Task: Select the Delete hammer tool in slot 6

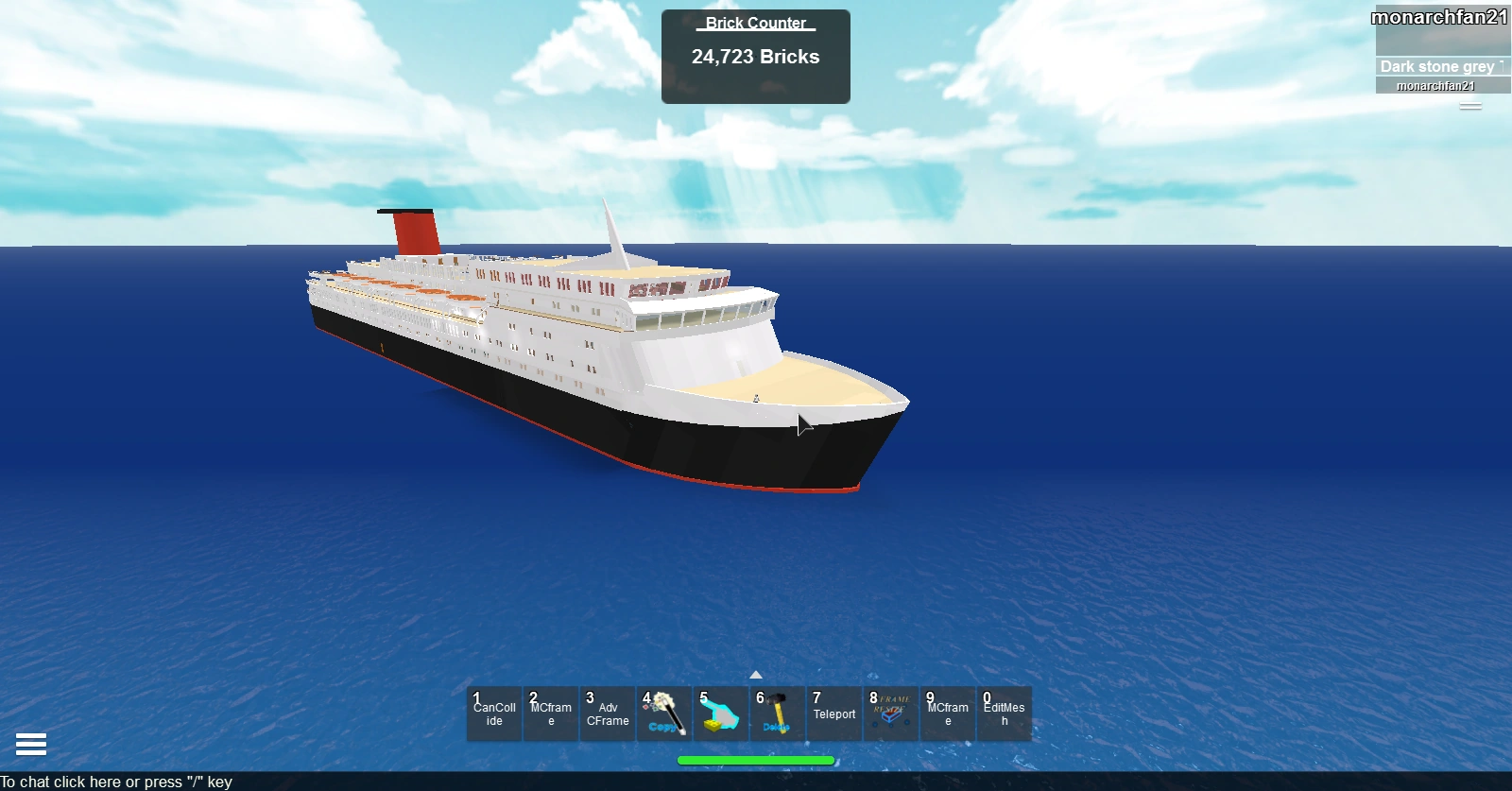Action: pyautogui.click(x=778, y=714)
